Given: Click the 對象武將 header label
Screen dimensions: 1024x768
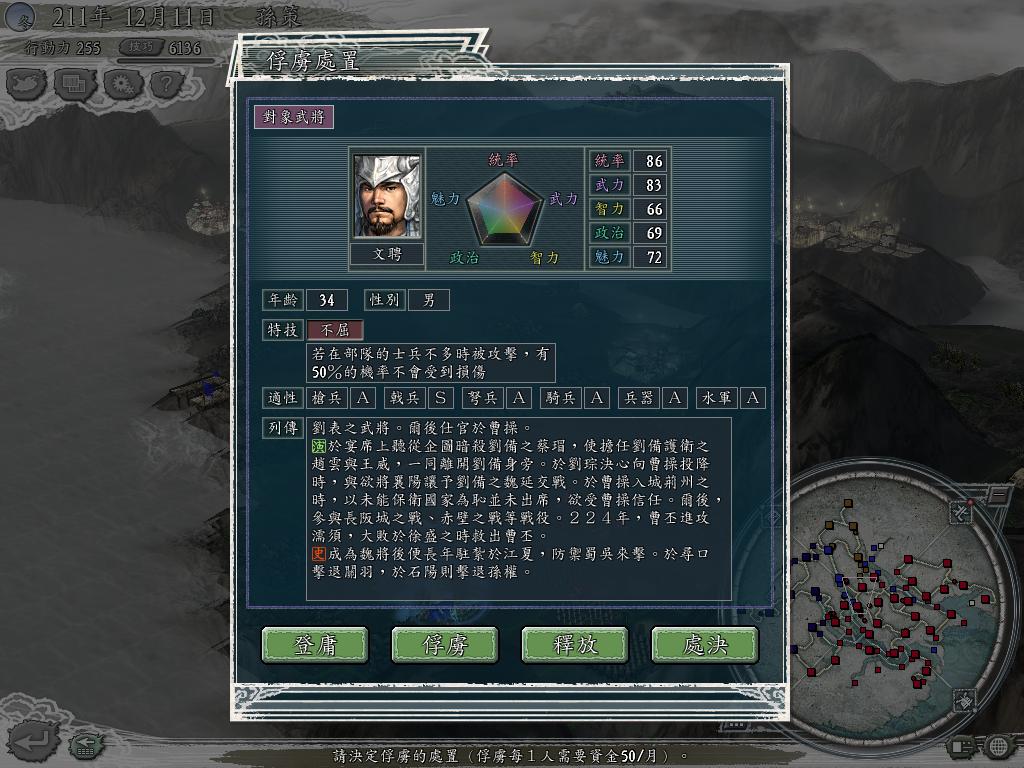Looking at the screenshot, I should [x=293, y=116].
